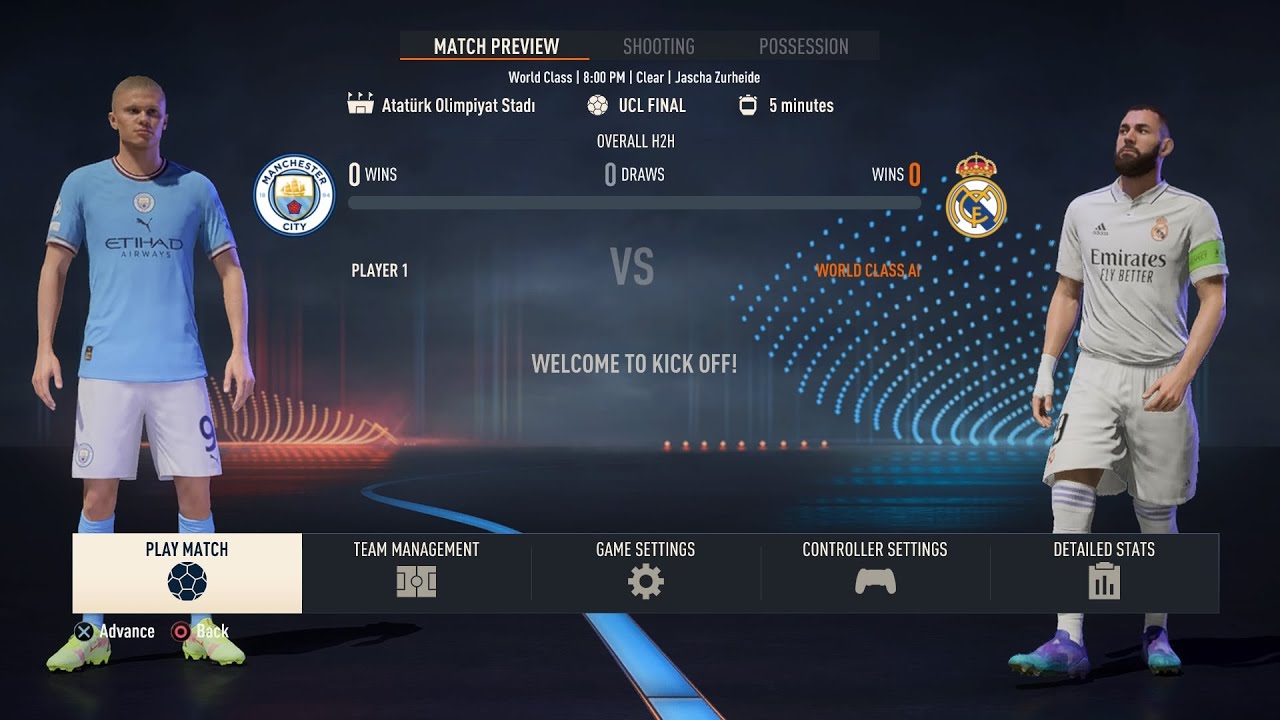View the Detailed Stats chart icon

pyautogui.click(x=1103, y=580)
